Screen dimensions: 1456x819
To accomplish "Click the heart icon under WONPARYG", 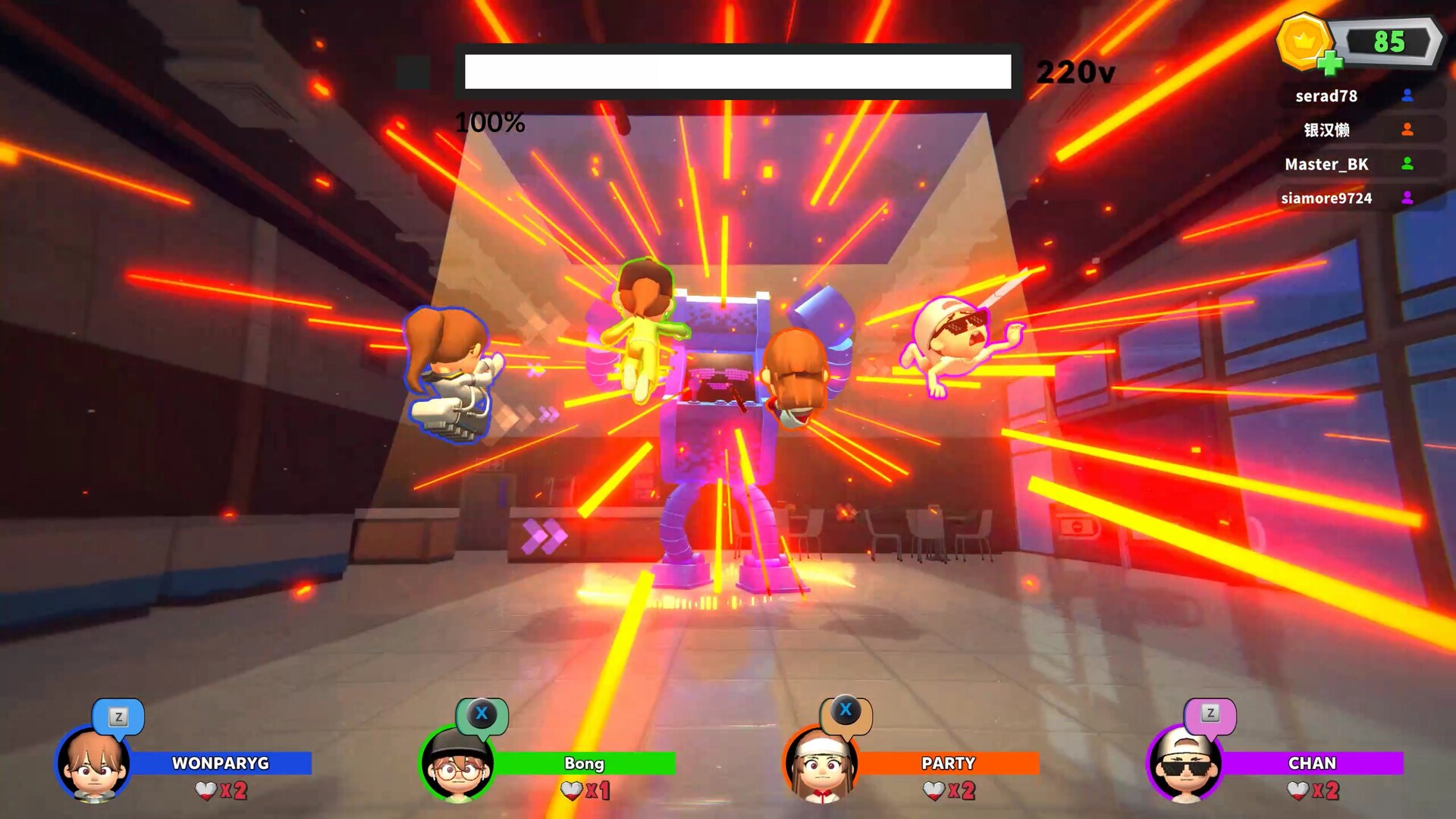I will [x=205, y=789].
